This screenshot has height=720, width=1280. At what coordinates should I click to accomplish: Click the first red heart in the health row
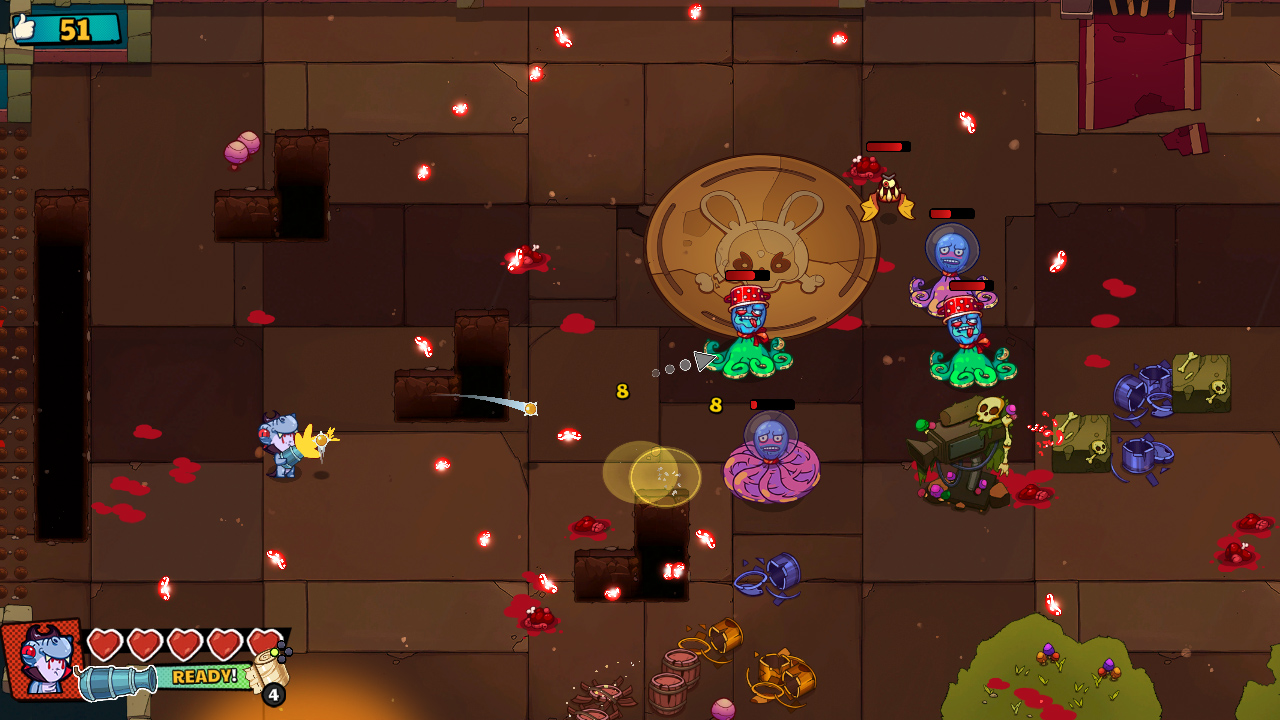click(105, 645)
